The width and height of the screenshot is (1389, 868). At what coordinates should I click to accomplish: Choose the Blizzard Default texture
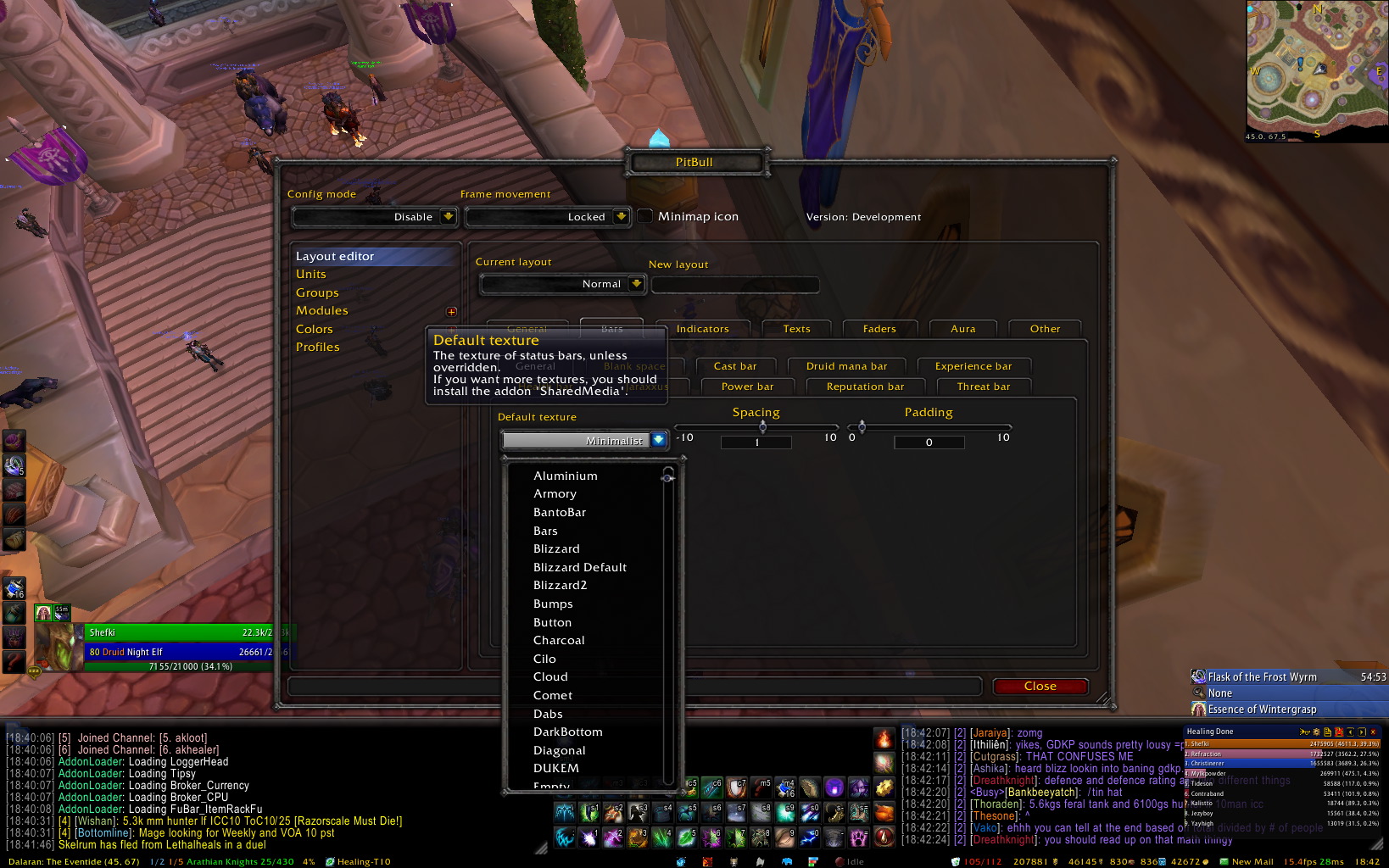point(580,567)
